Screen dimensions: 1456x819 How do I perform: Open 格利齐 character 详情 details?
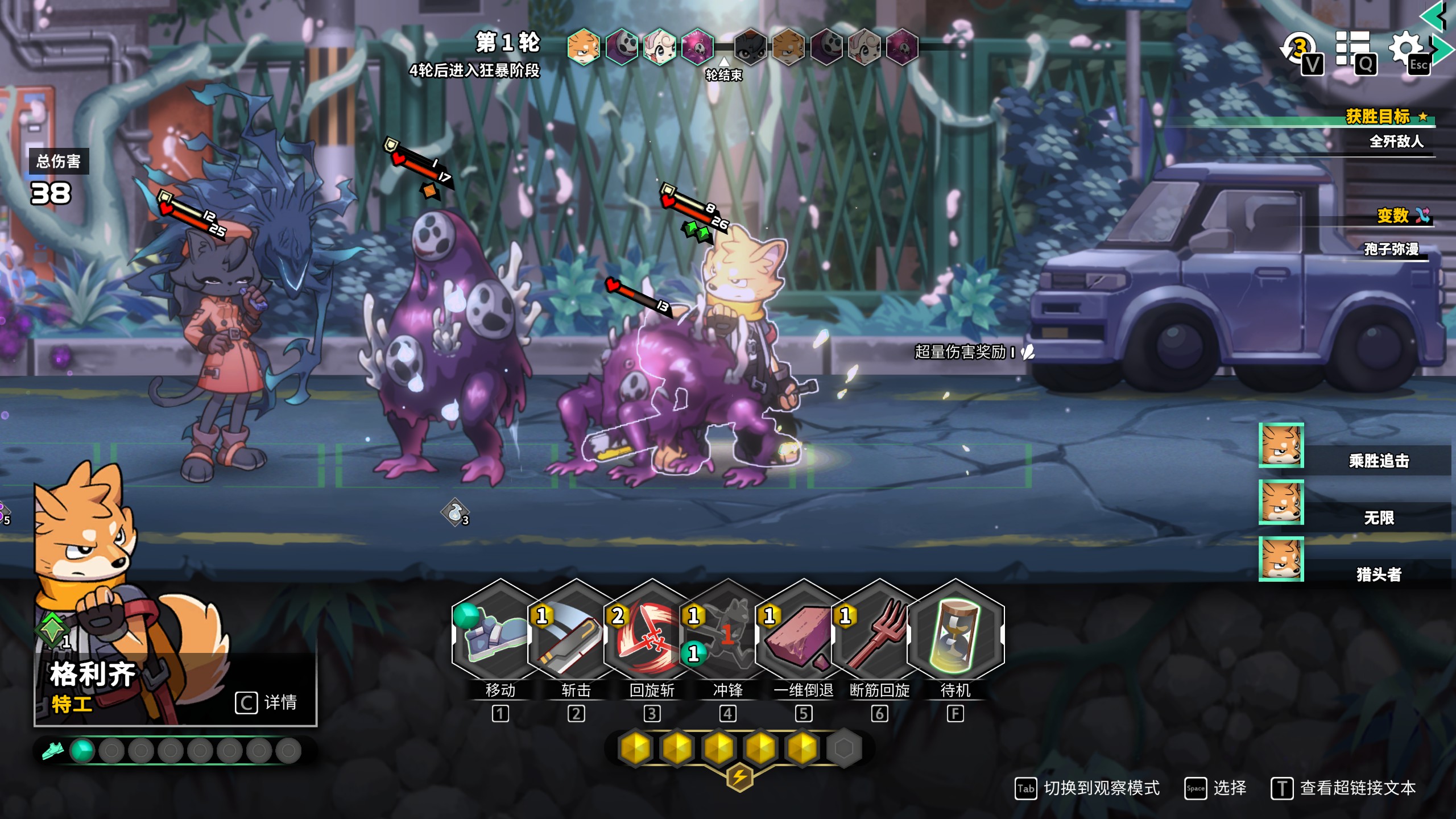266,702
